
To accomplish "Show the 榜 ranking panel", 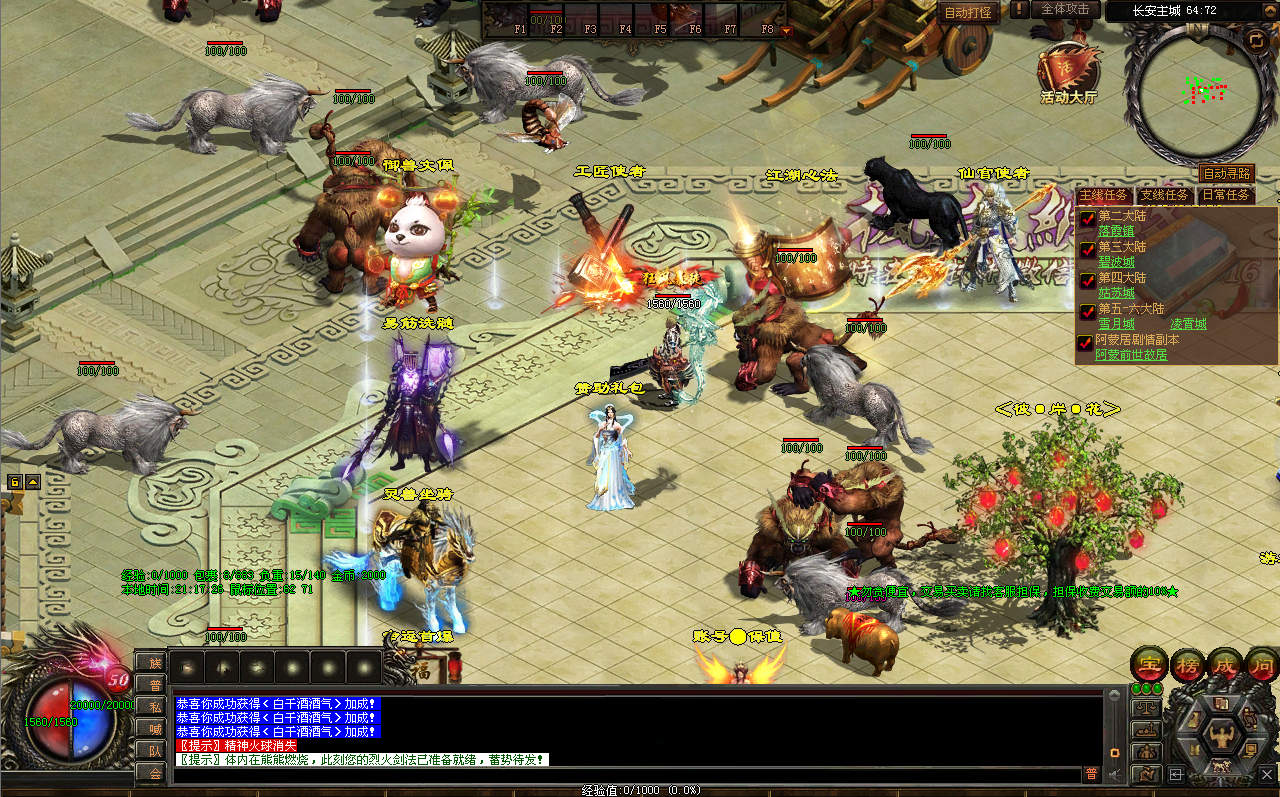I will click(x=1188, y=664).
